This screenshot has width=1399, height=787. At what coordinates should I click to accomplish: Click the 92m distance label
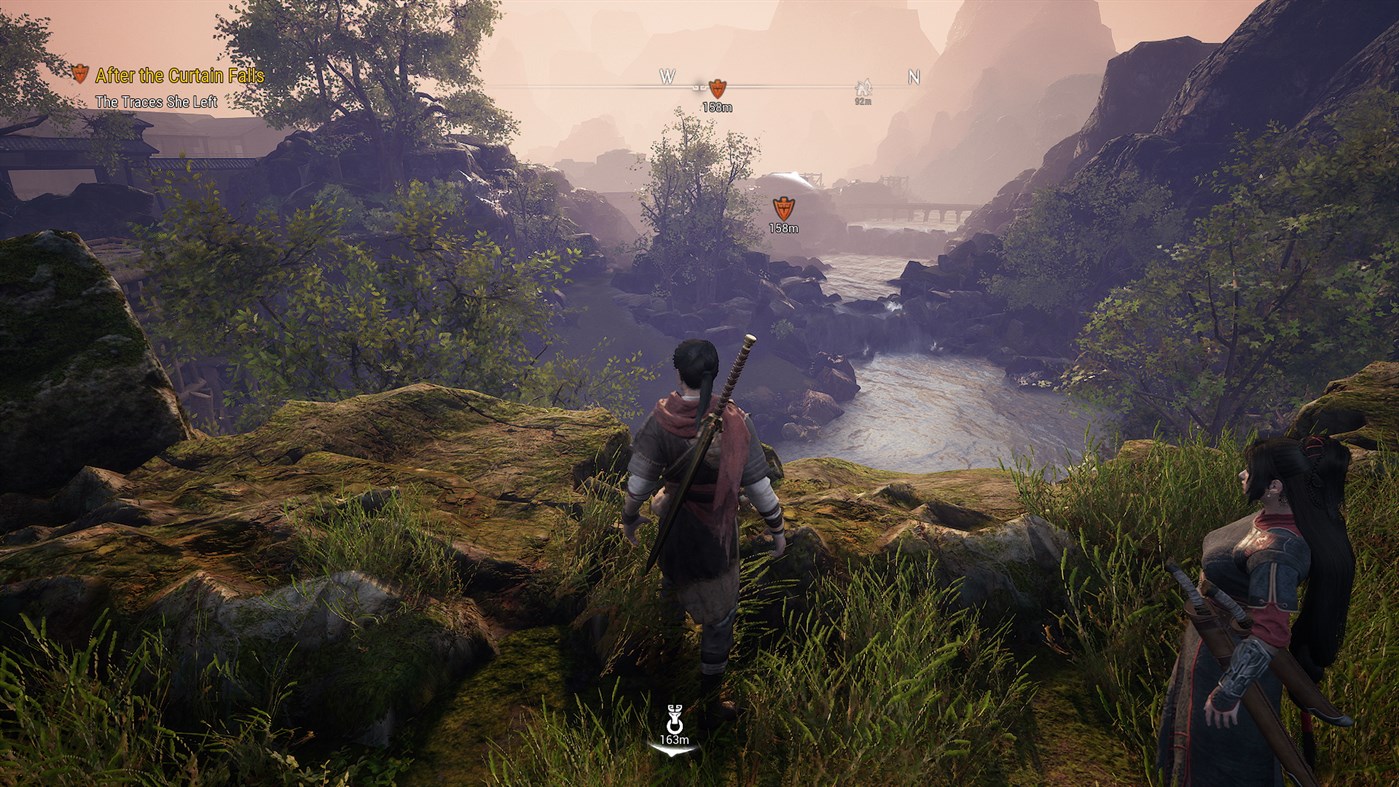pyautogui.click(x=861, y=101)
